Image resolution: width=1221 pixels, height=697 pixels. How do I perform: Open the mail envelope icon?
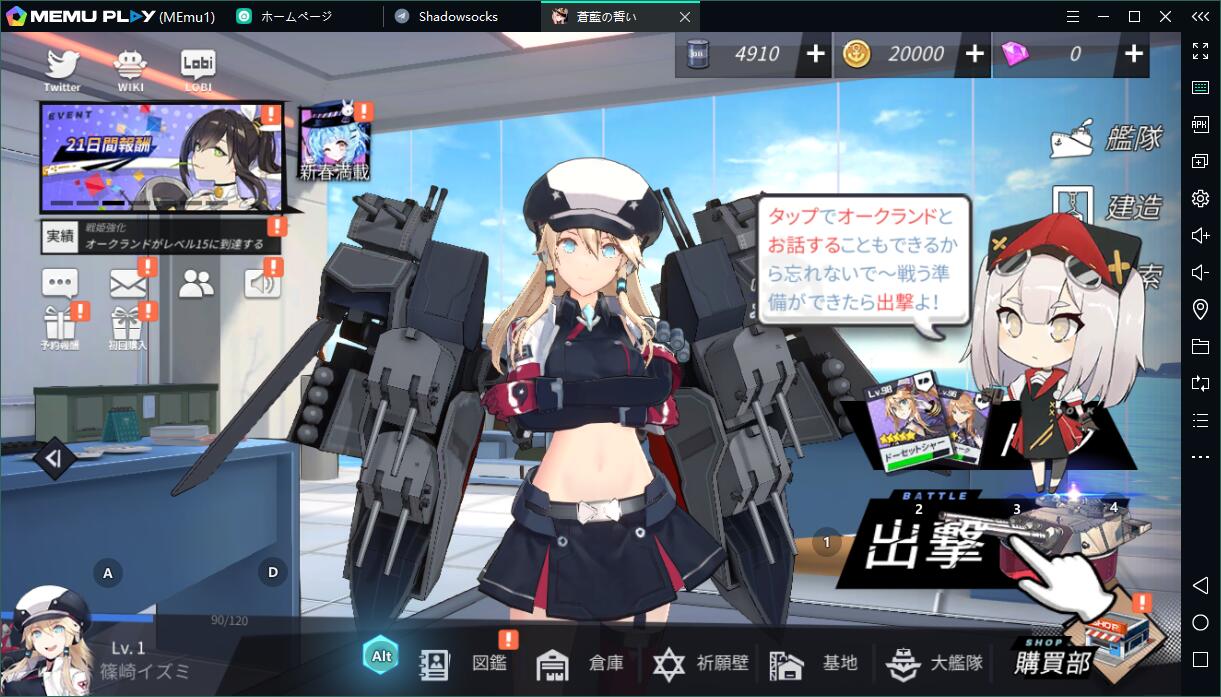[x=129, y=284]
